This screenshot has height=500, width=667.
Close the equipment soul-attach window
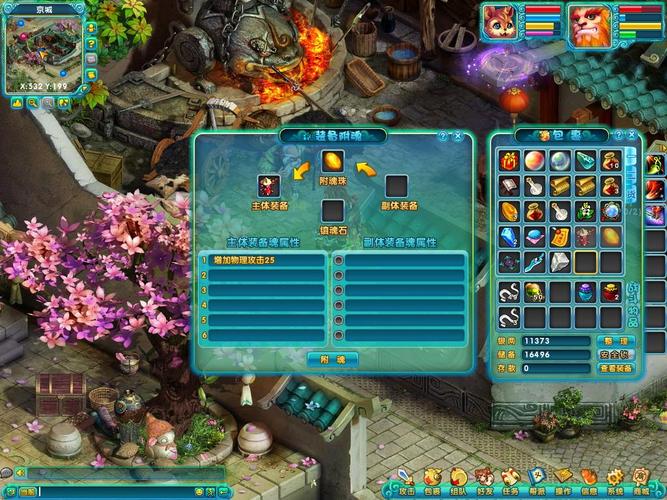pyautogui.click(x=458, y=135)
